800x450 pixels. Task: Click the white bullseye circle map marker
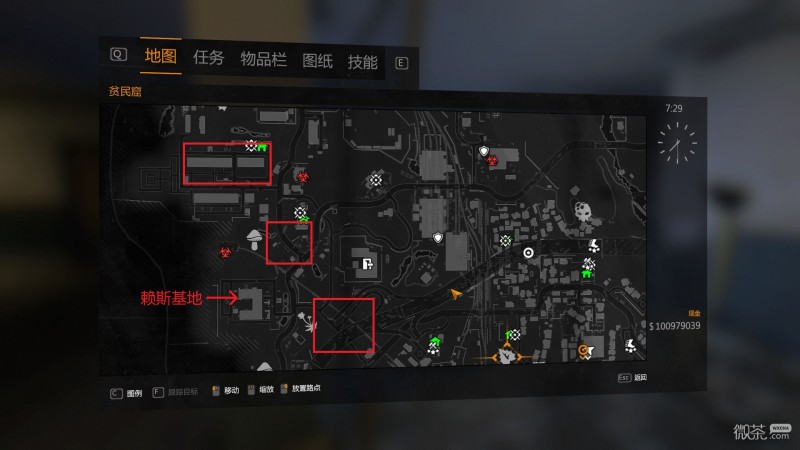click(529, 253)
